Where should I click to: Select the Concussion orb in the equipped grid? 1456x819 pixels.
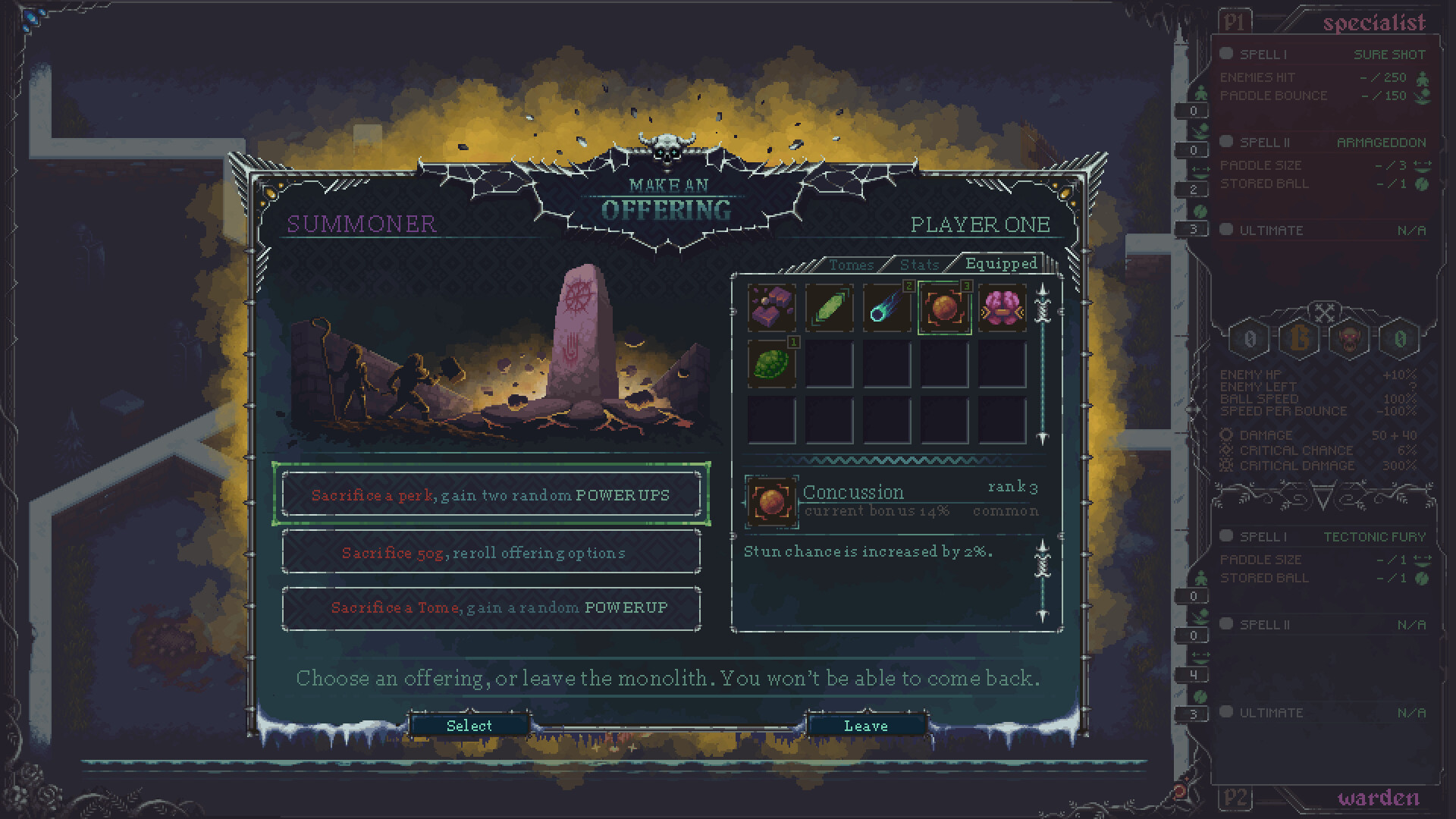944,308
